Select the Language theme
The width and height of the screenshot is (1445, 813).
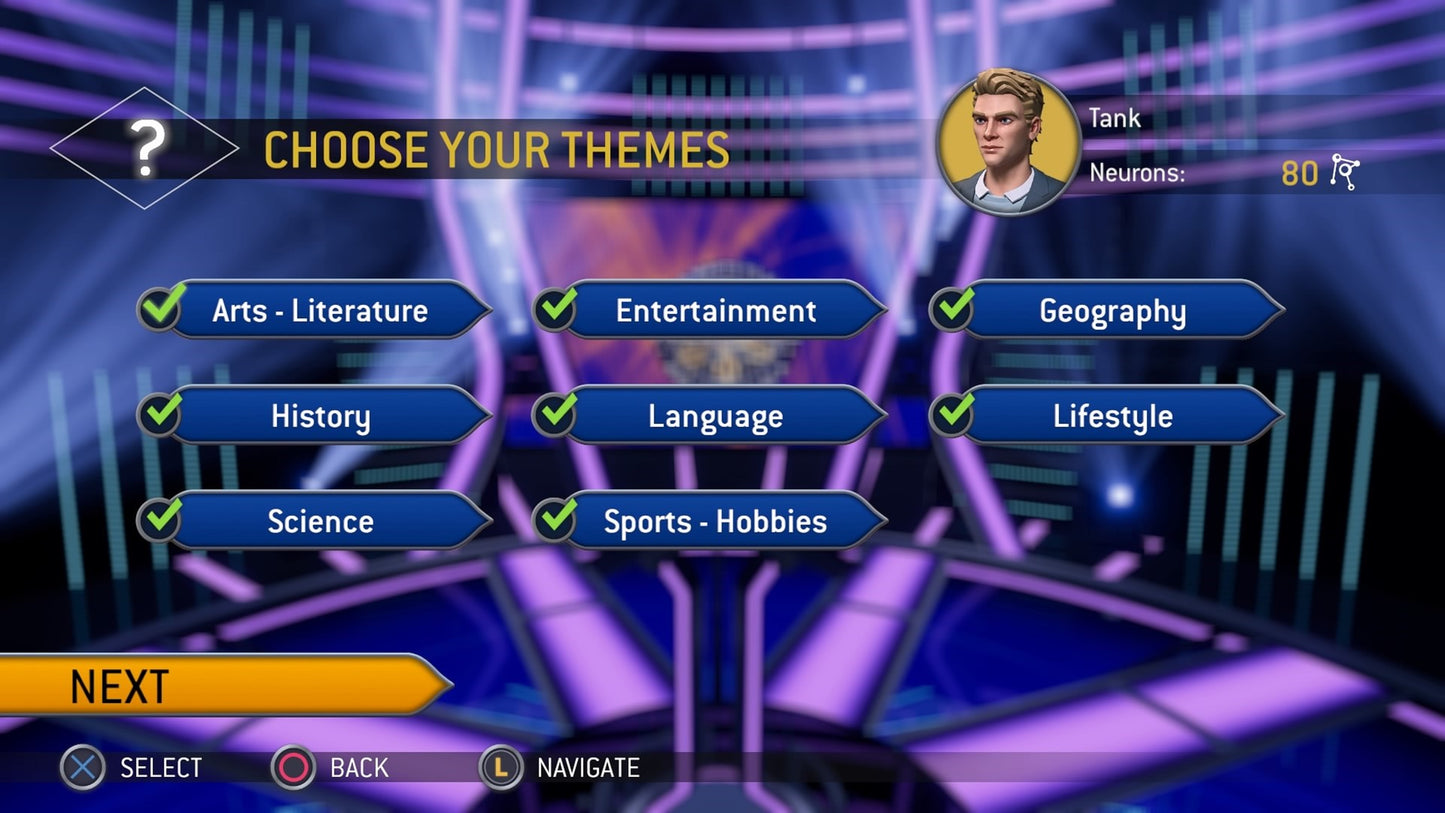point(716,416)
